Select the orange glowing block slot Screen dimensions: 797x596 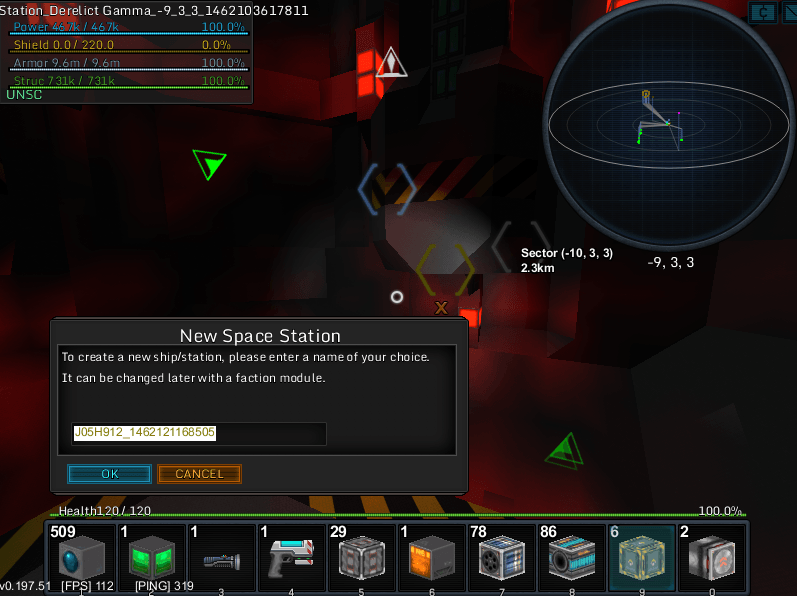click(431, 558)
